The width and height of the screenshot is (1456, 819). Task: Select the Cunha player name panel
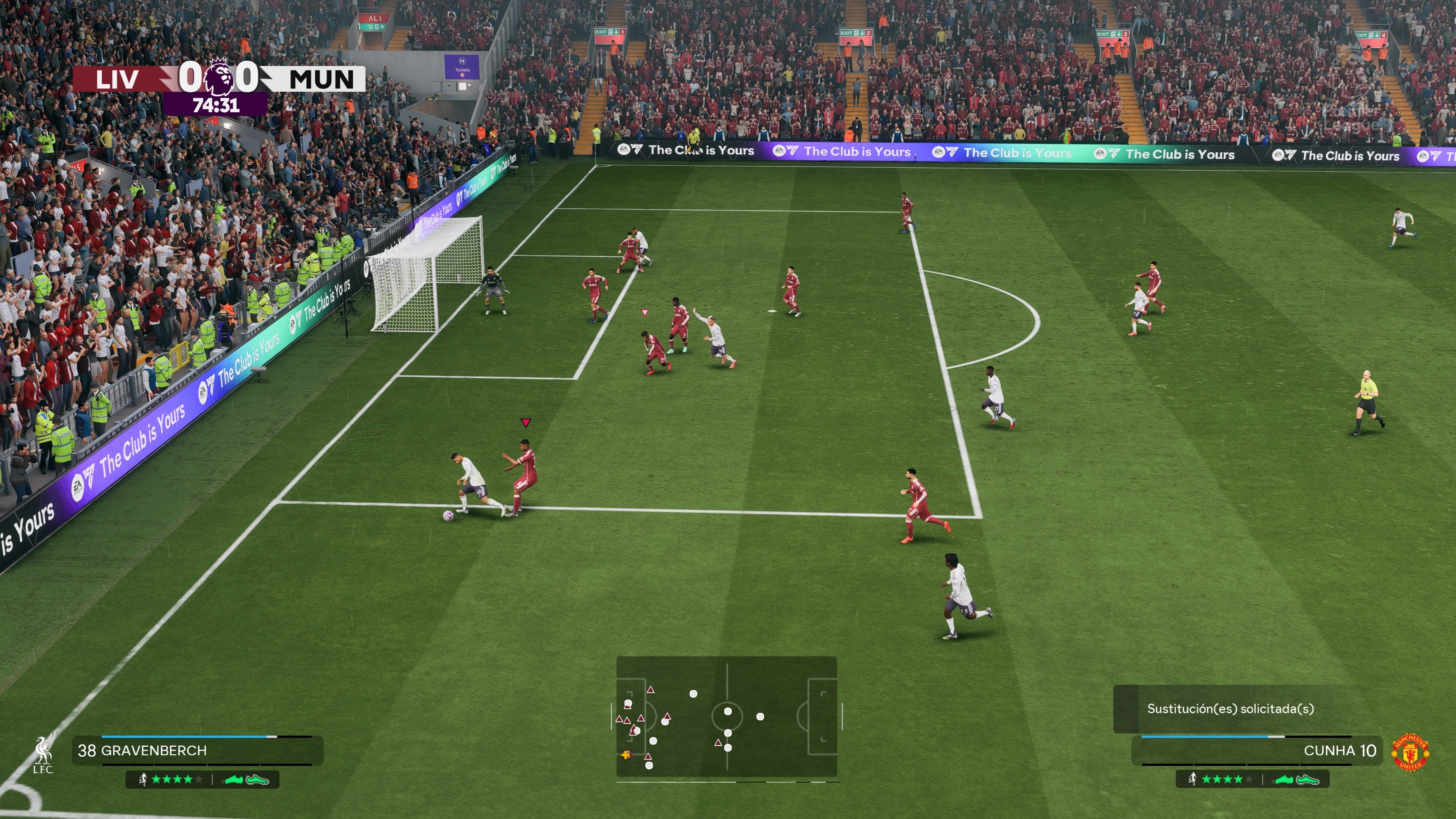[1257, 751]
